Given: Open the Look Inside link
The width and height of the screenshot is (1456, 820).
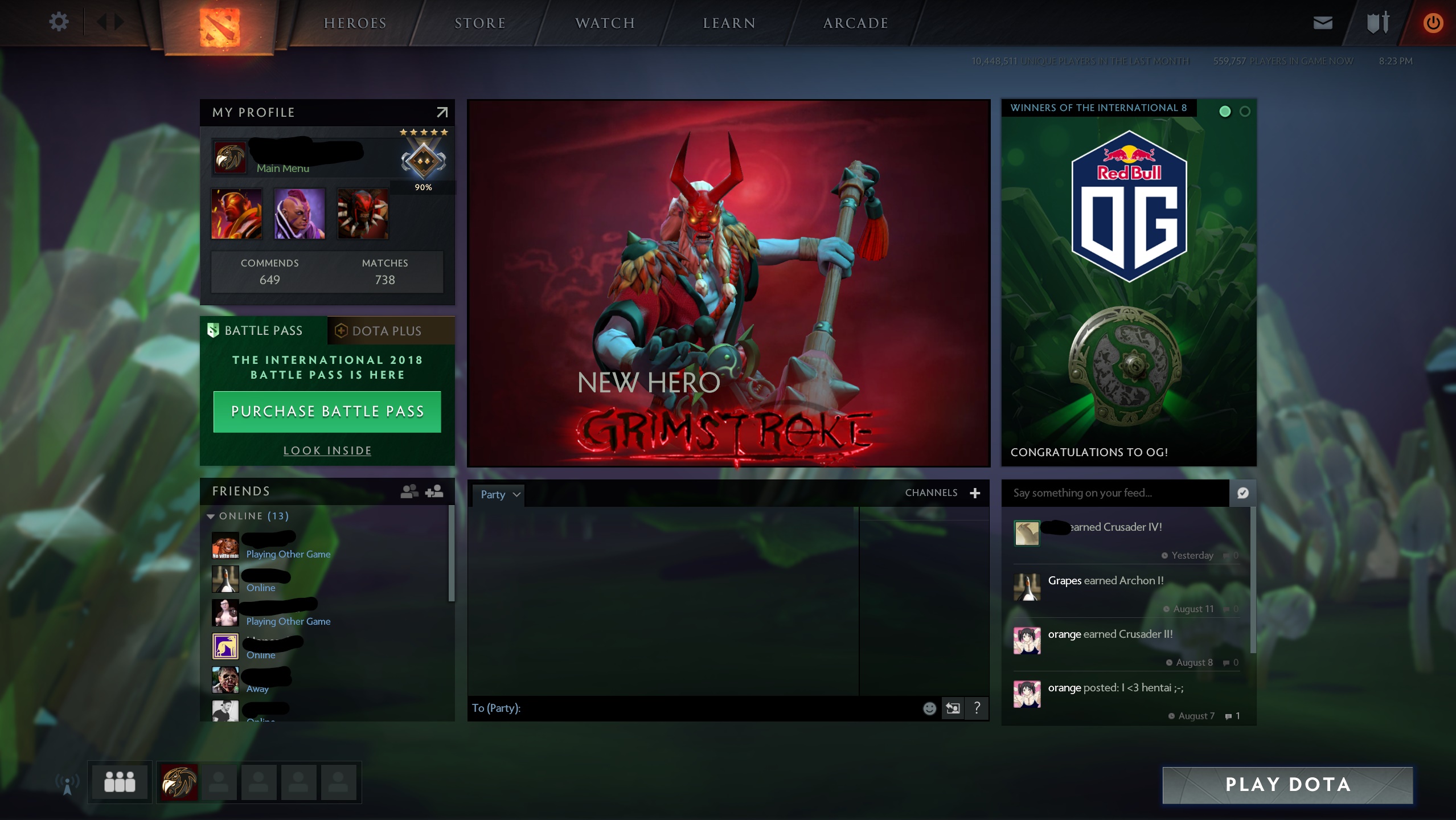Looking at the screenshot, I should (327, 450).
